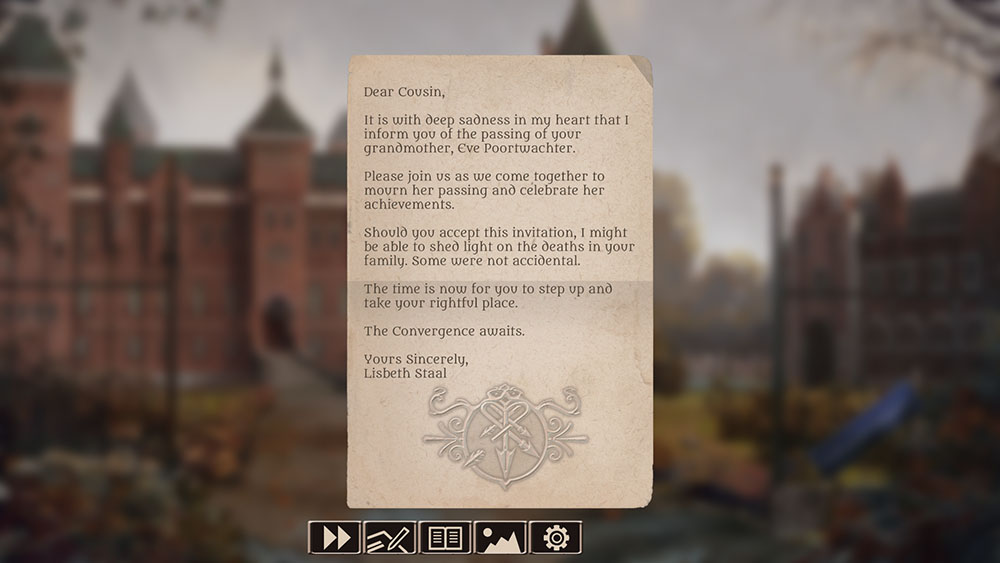Click the fast-forward skip button
The height and width of the screenshot is (563, 1000).
(x=335, y=537)
